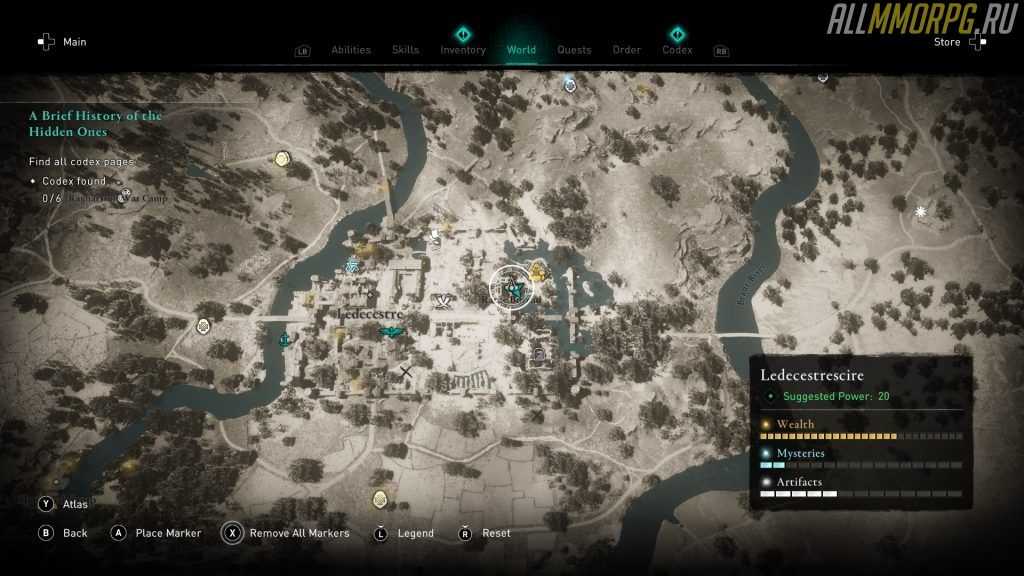Select the teal raven synchronization point marker
This screenshot has width=1024, height=576.
(x=390, y=333)
